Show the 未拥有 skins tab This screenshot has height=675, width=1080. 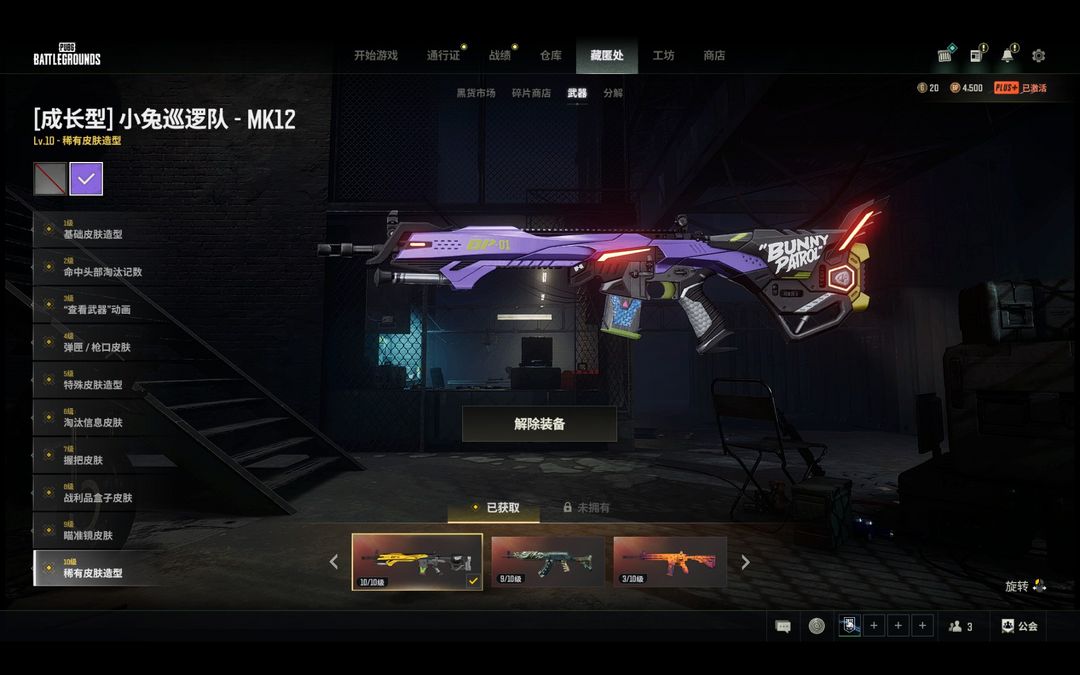[x=586, y=508]
